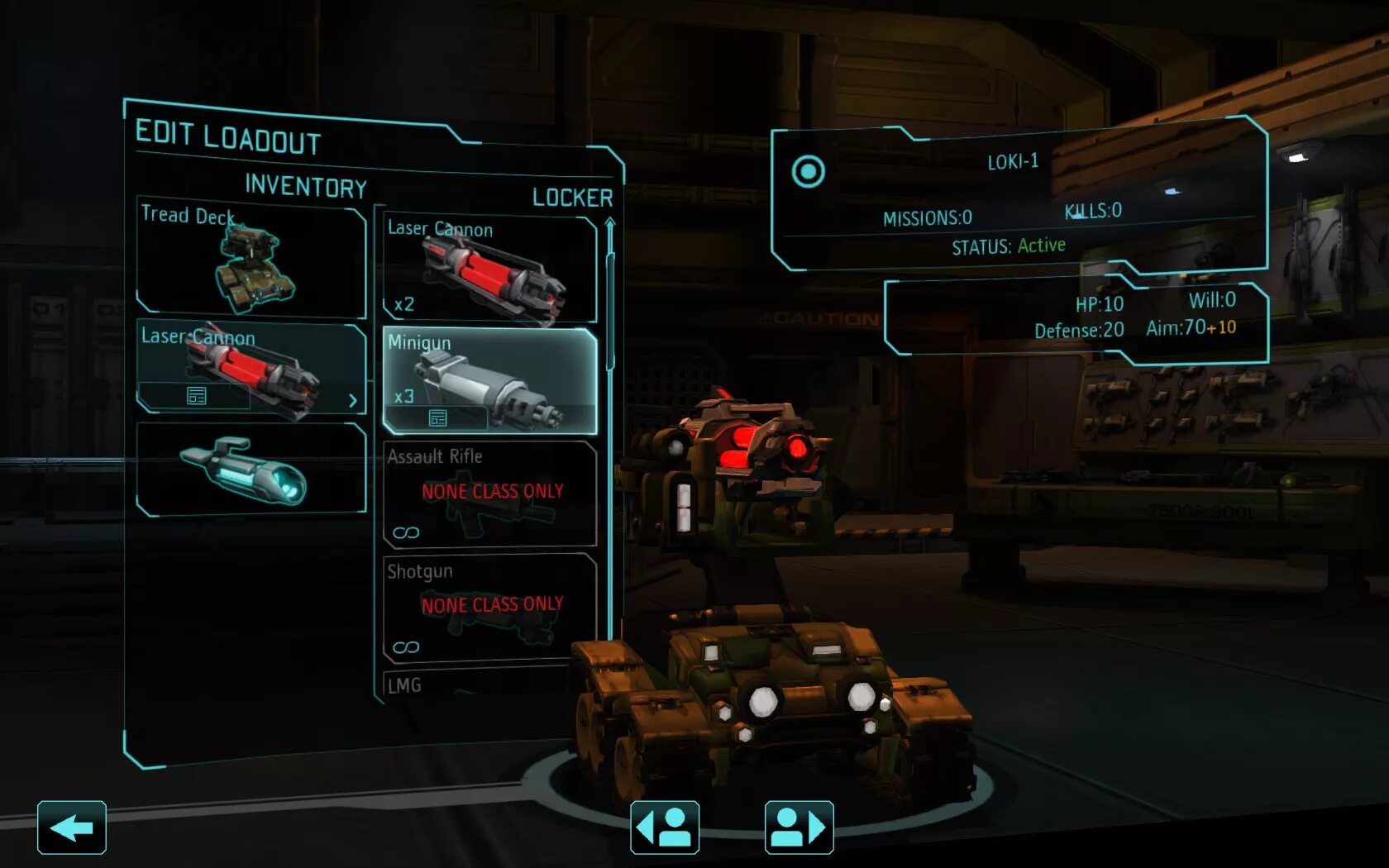
Task: Select the Tread Deck inventory slot
Action: (x=251, y=260)
